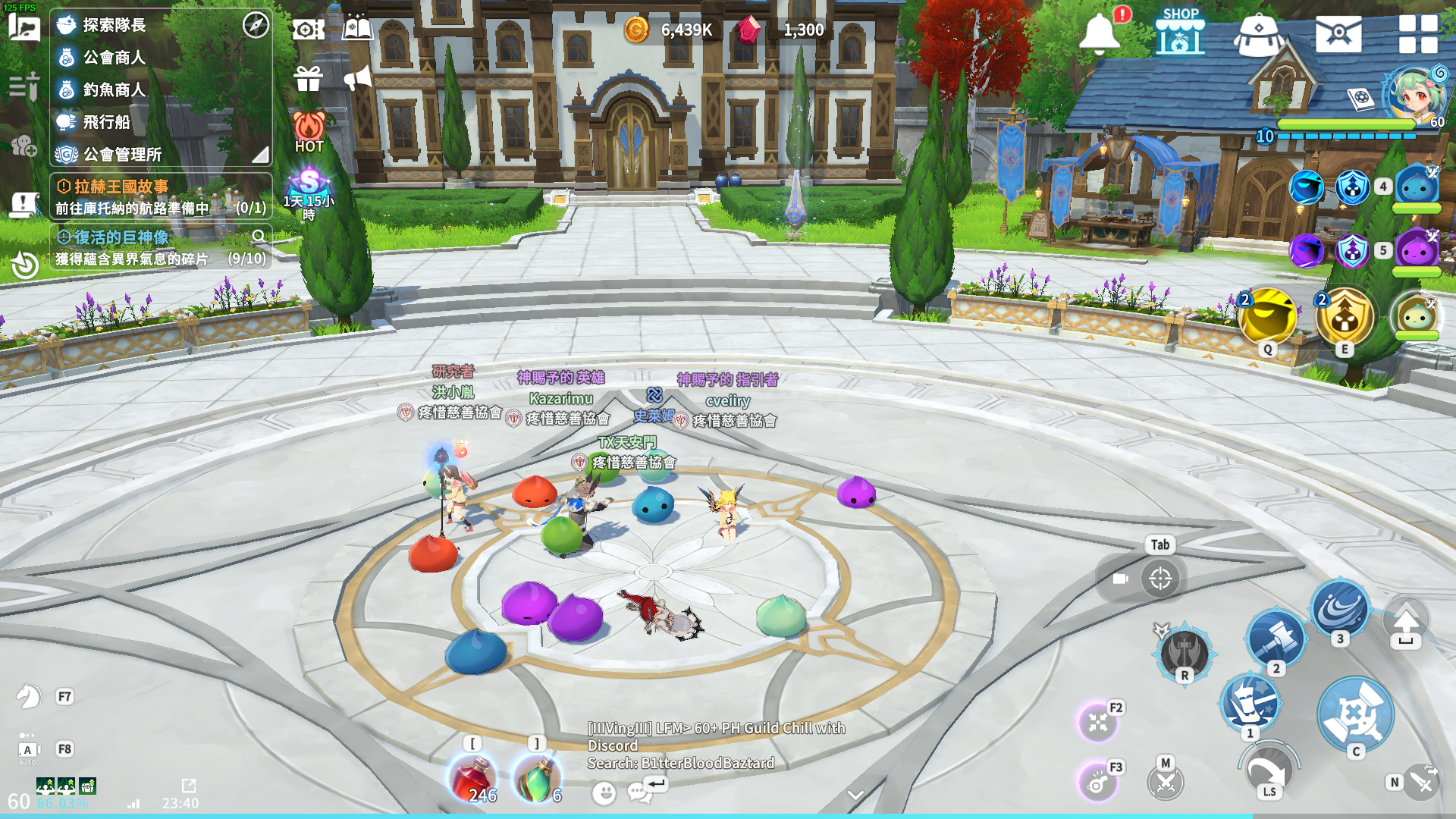The image size is (1456, 819).
Task: Use the red health potion slot
Action: coord(473,779)
